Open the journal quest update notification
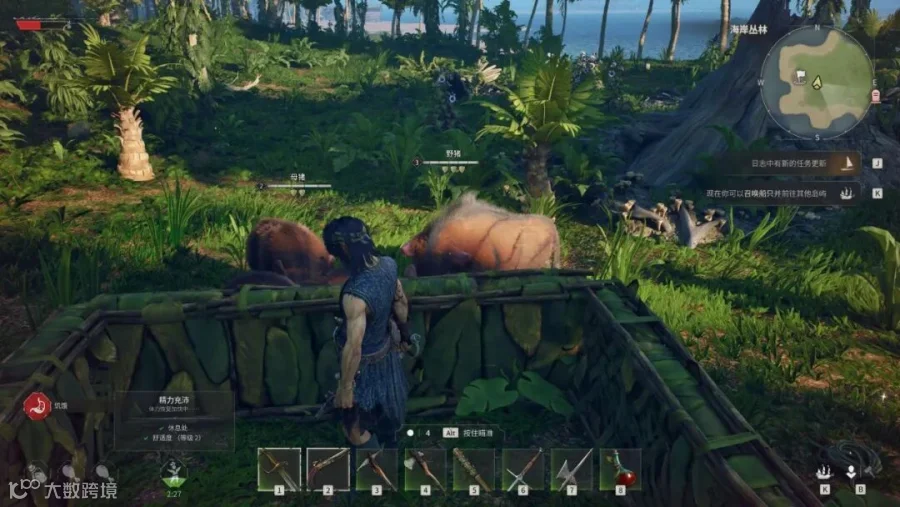Screen dimensions: 900x507 [x=791, y=163]
